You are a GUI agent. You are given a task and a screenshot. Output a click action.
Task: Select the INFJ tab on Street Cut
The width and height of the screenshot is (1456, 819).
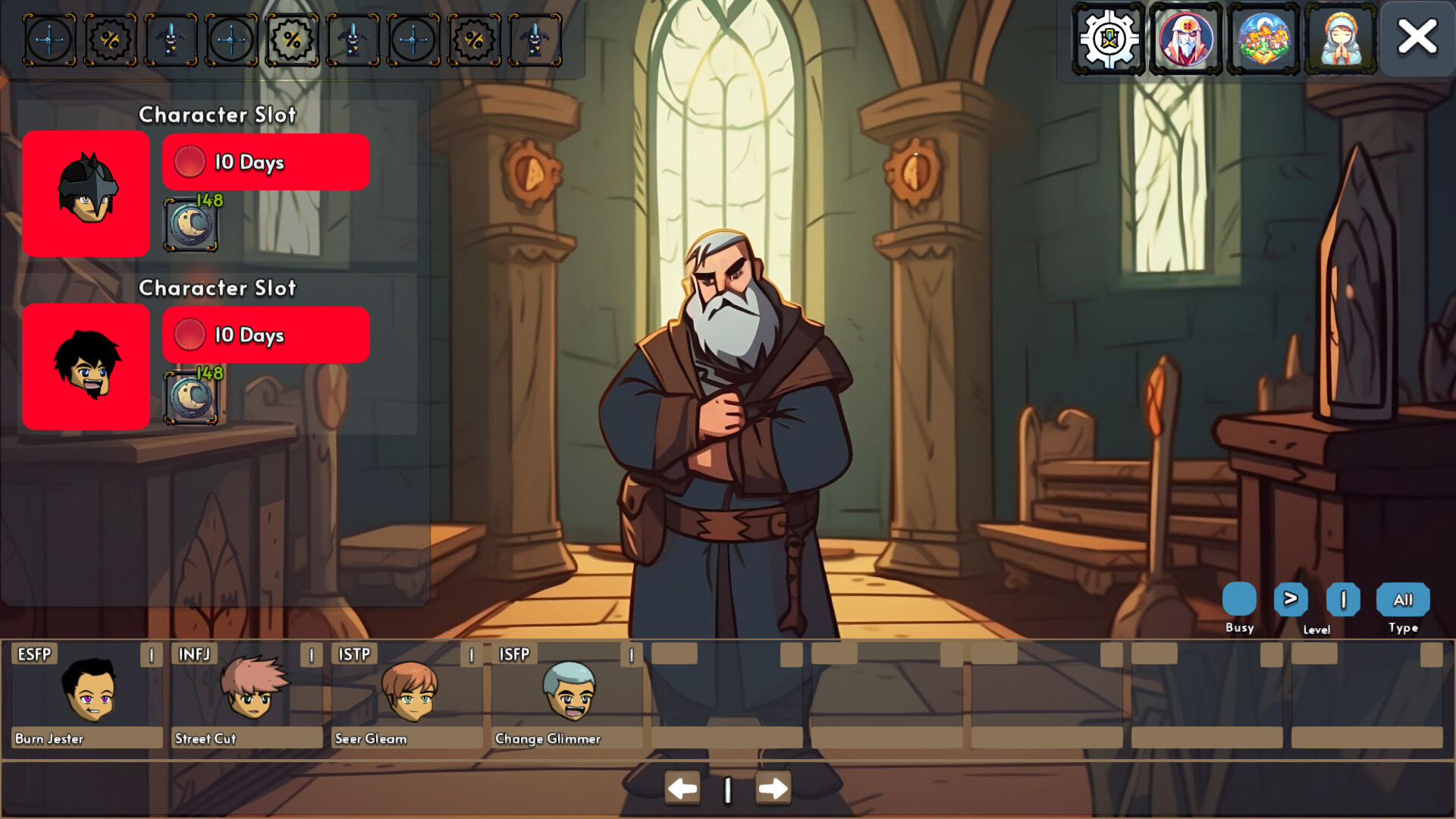tap(196, 654)
